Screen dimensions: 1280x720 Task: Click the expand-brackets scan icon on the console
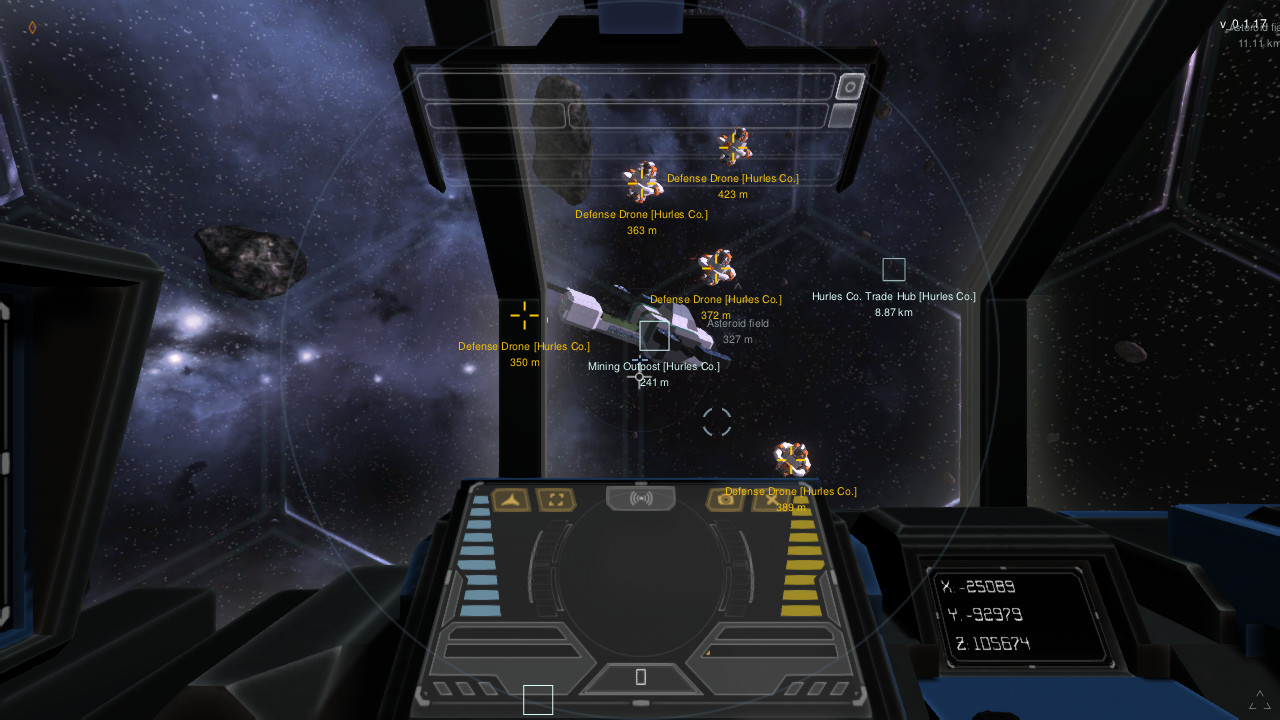click(x=556, y=499)
